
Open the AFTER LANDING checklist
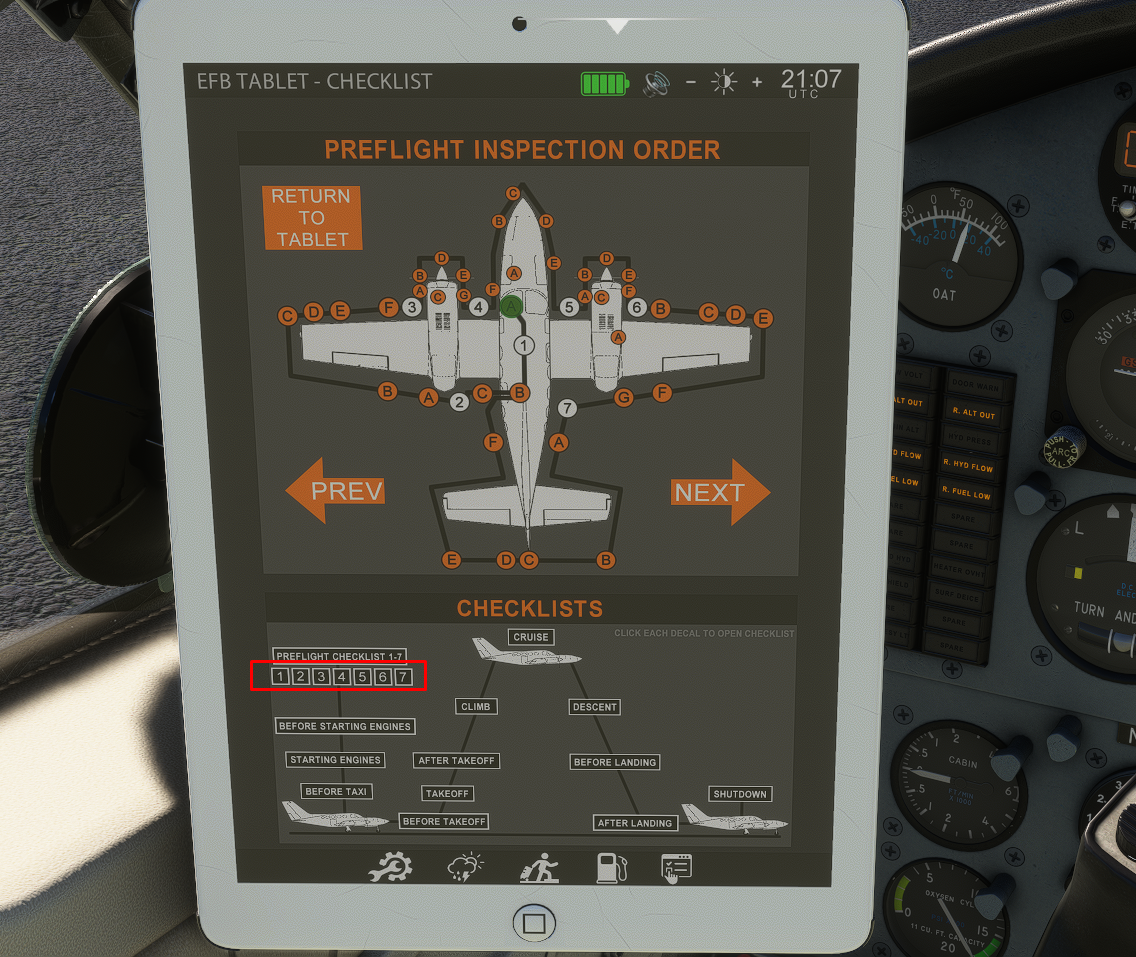[636, 823]
